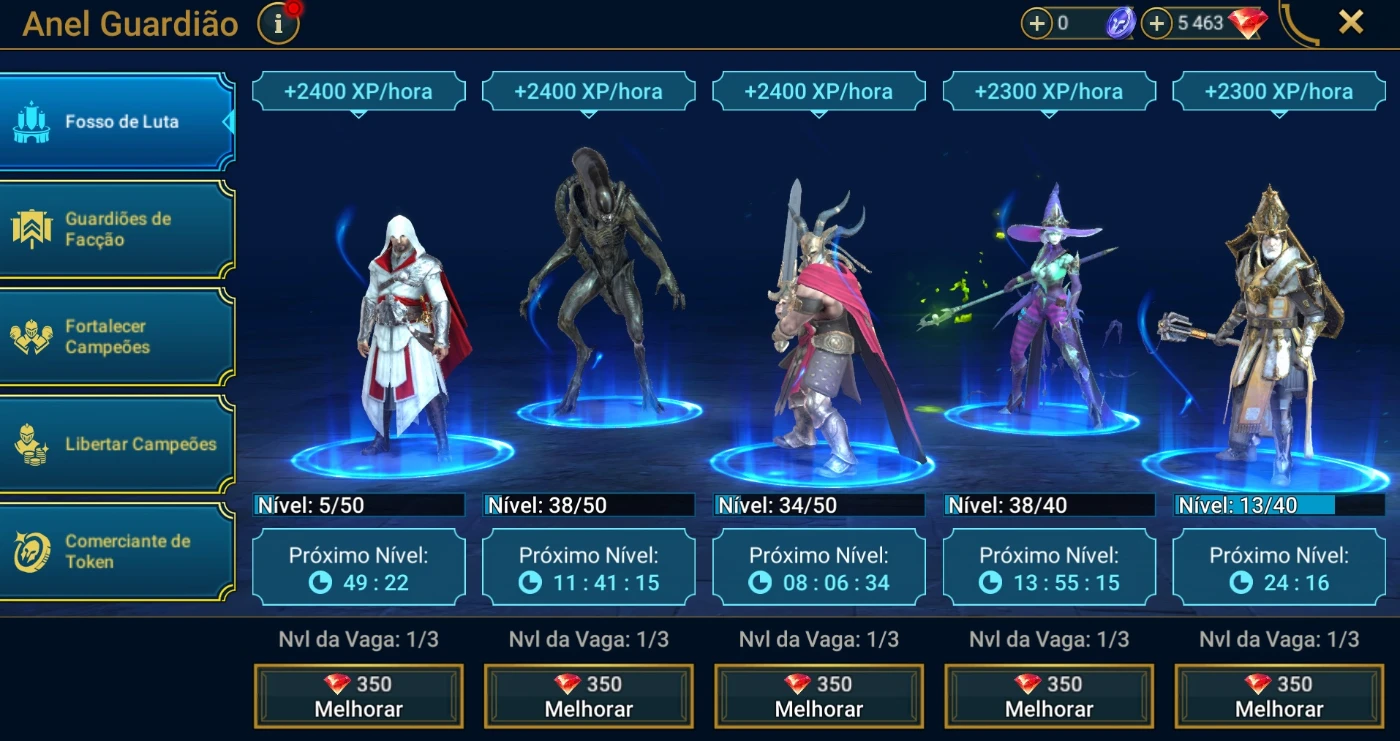Add more red gems with the plus button

[1157, 23]
